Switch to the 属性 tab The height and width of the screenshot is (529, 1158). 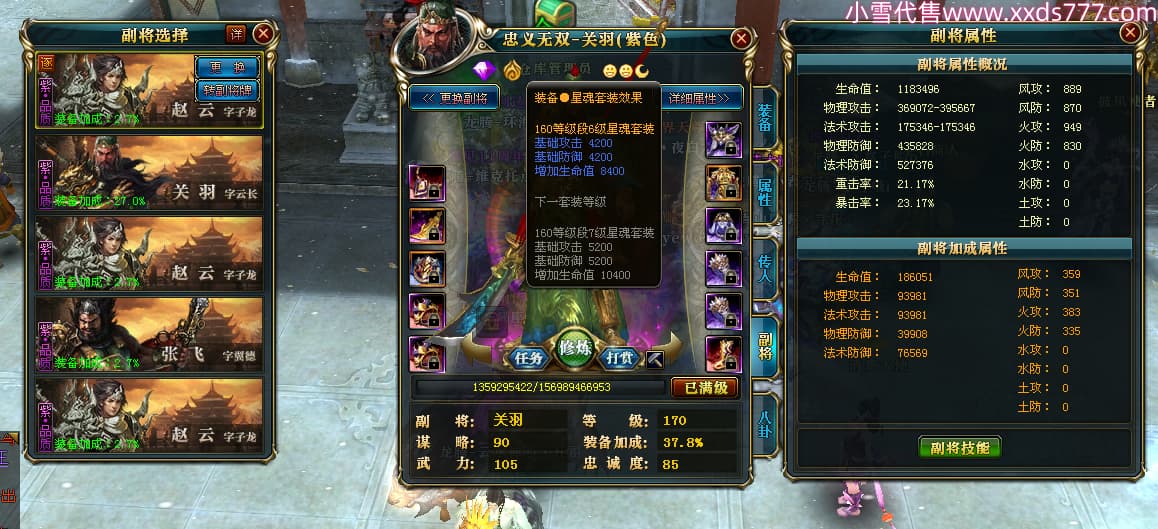tap(764, 191)
